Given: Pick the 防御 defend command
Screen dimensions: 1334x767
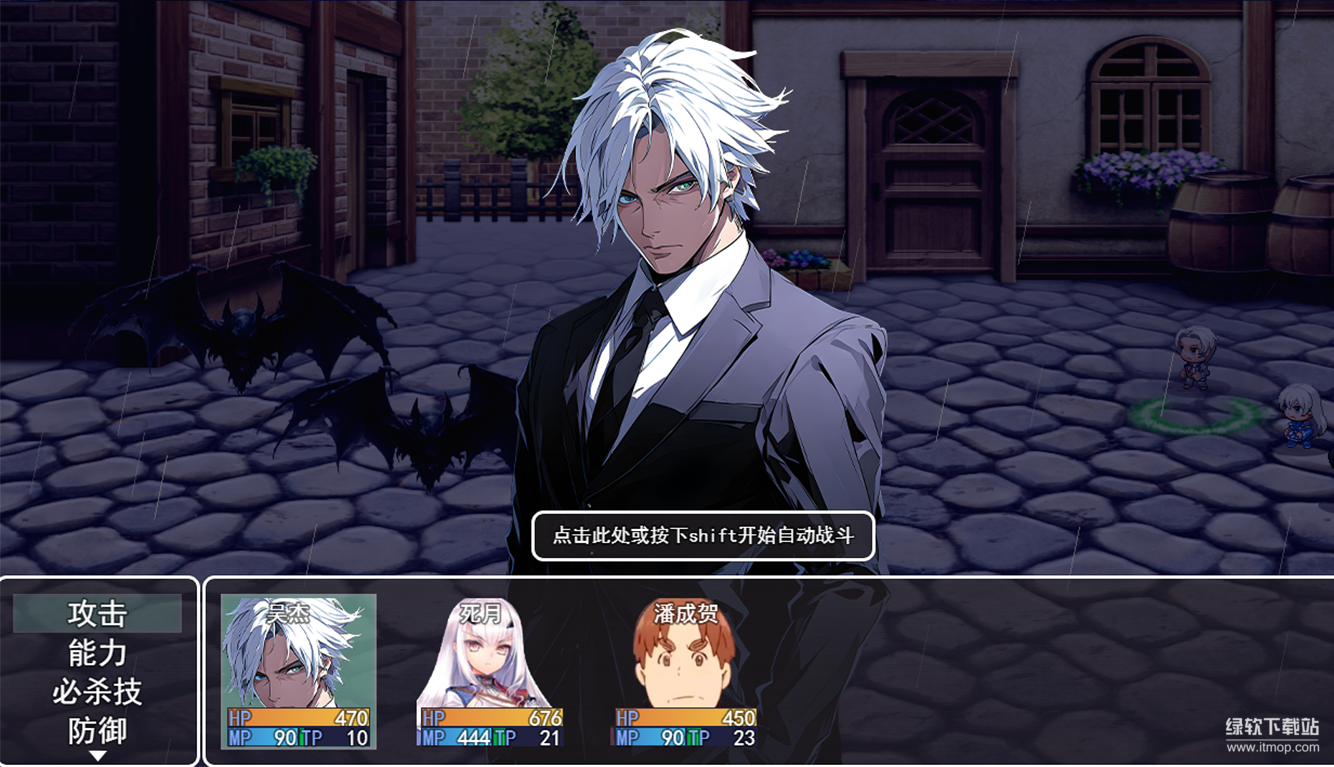Looking at the screenshot, I should coord(97,730).
